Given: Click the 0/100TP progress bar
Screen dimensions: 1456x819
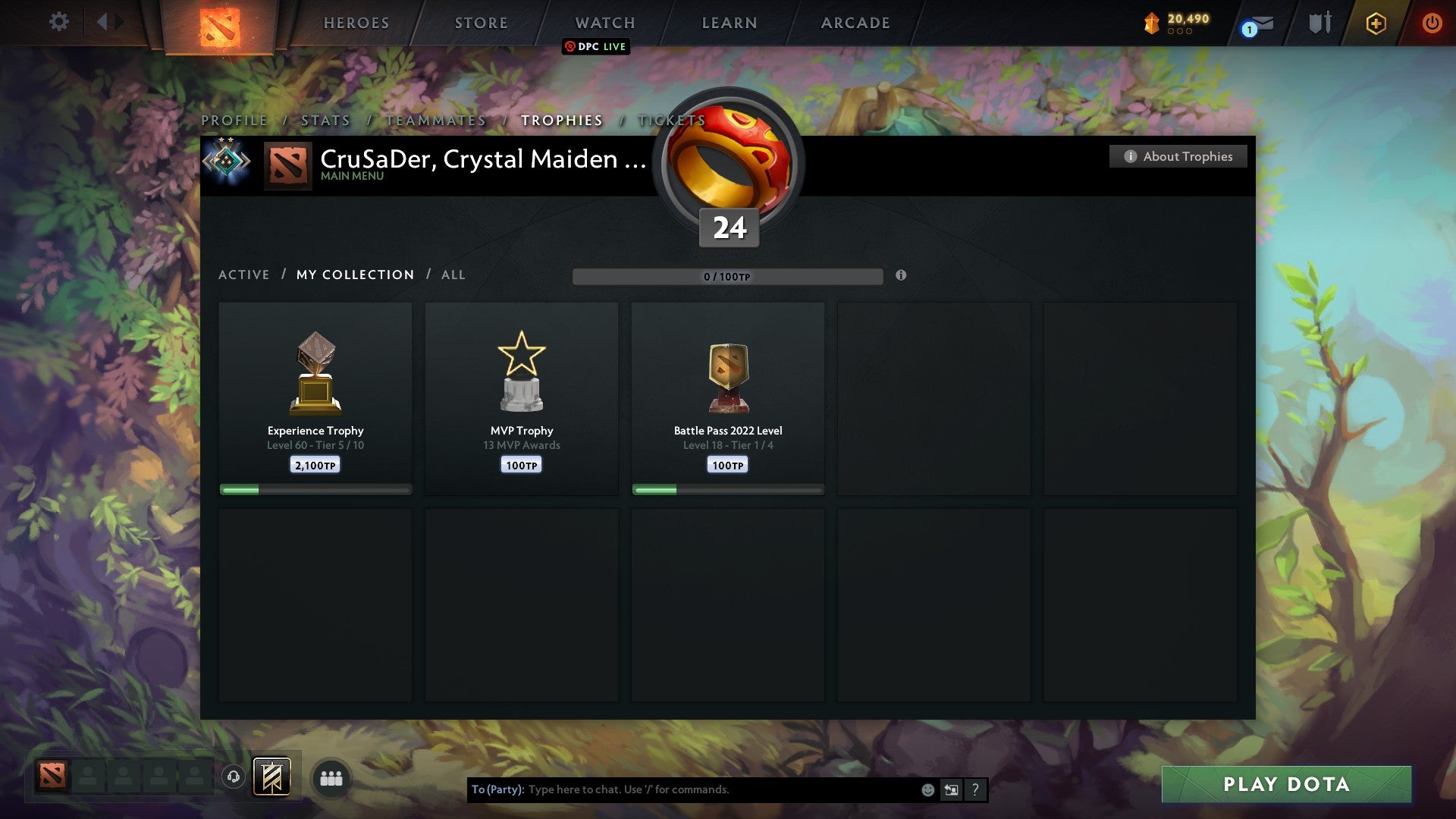Looking at the screenshot, I should (728, 277).
